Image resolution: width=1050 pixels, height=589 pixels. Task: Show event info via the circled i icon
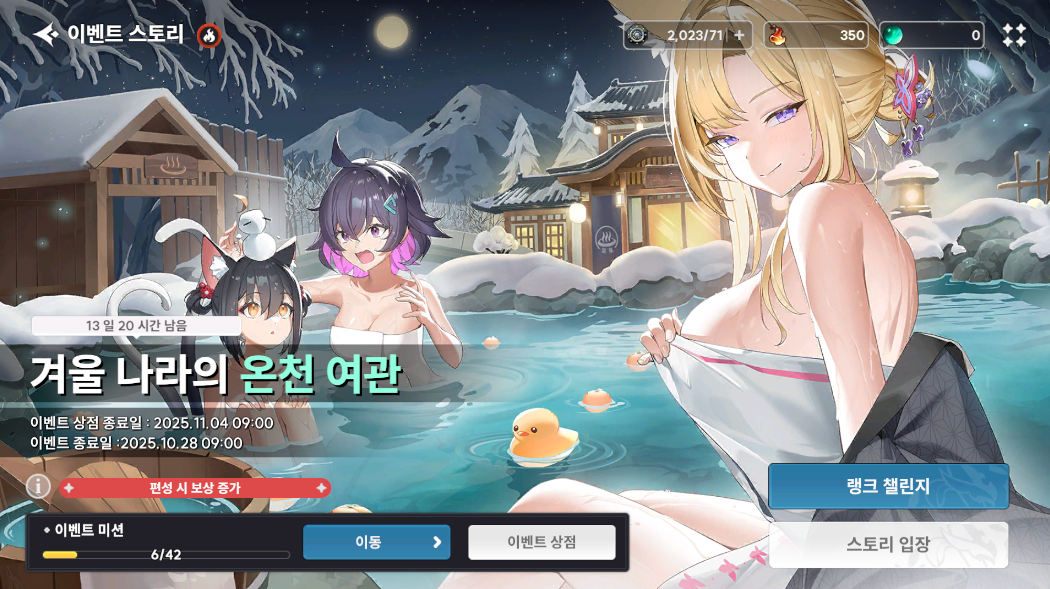tap(38, 486)
